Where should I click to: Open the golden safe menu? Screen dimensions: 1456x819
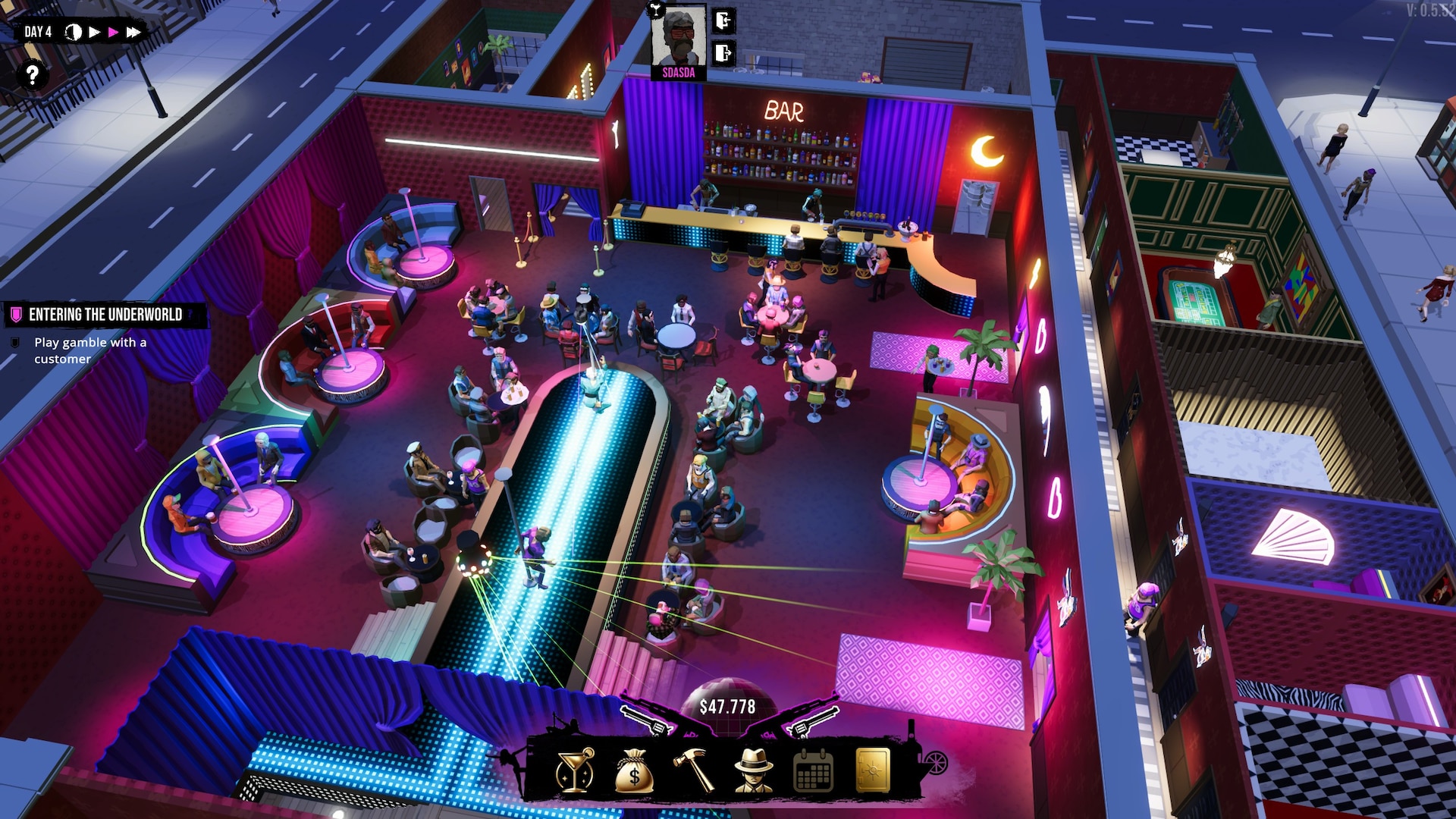click(x=872, y=770)
